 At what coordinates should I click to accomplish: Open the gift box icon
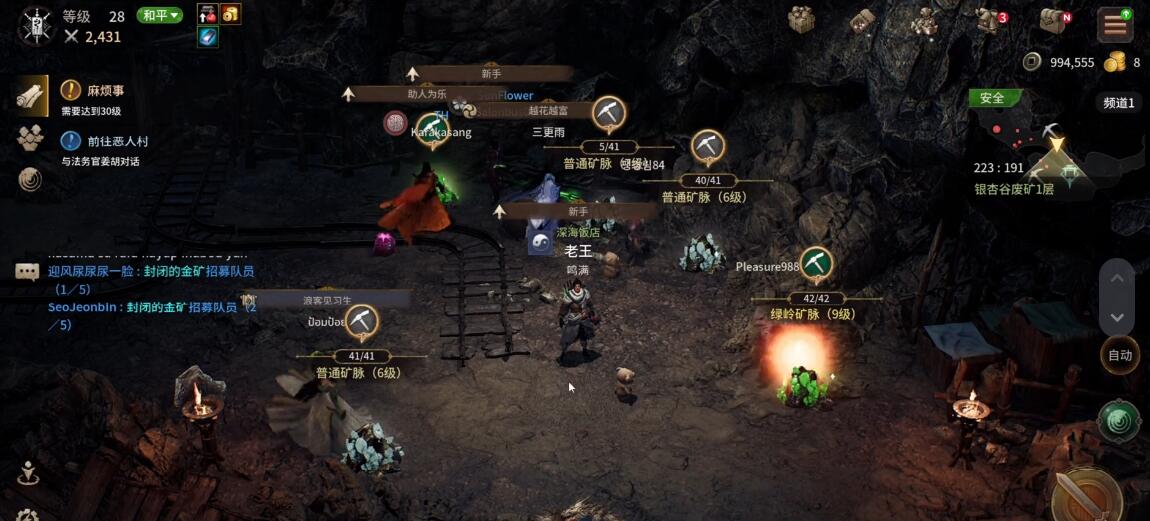click(x=802, y=20)
